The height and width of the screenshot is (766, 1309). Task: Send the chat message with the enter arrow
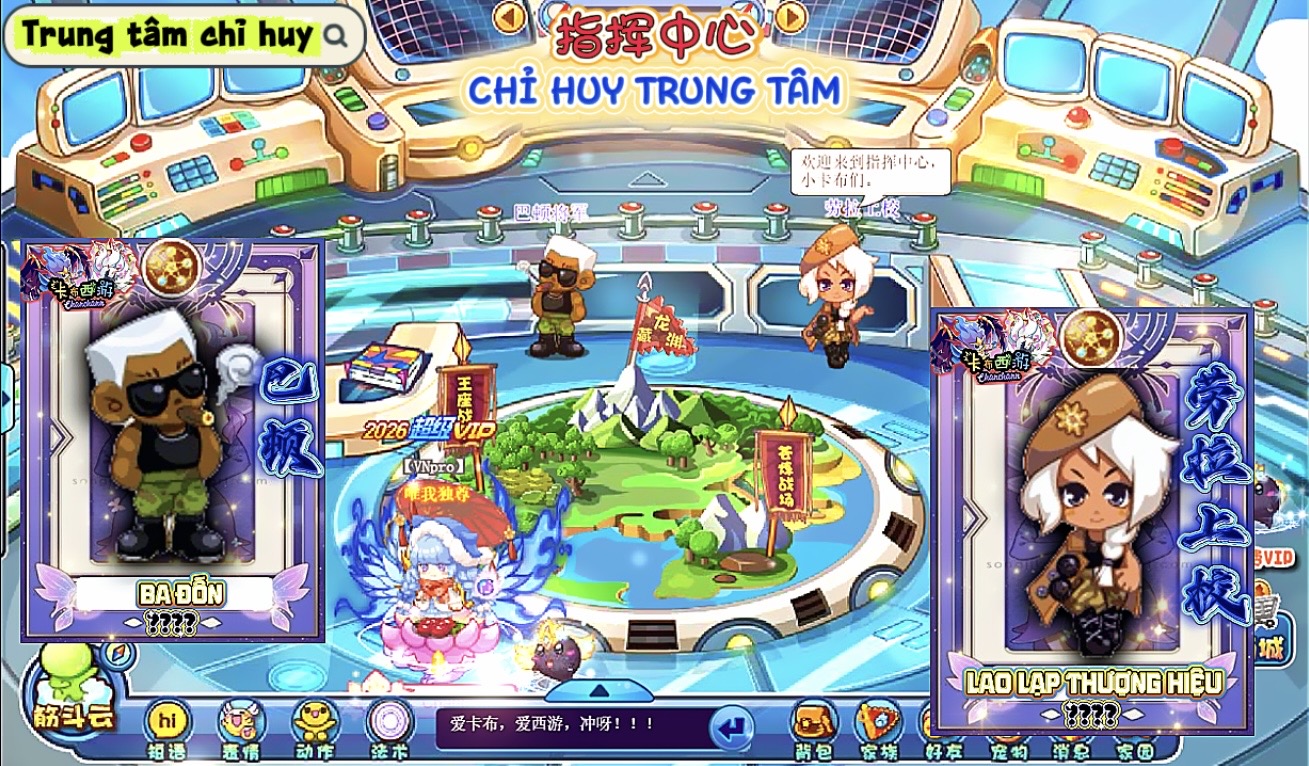pos(732,728)
